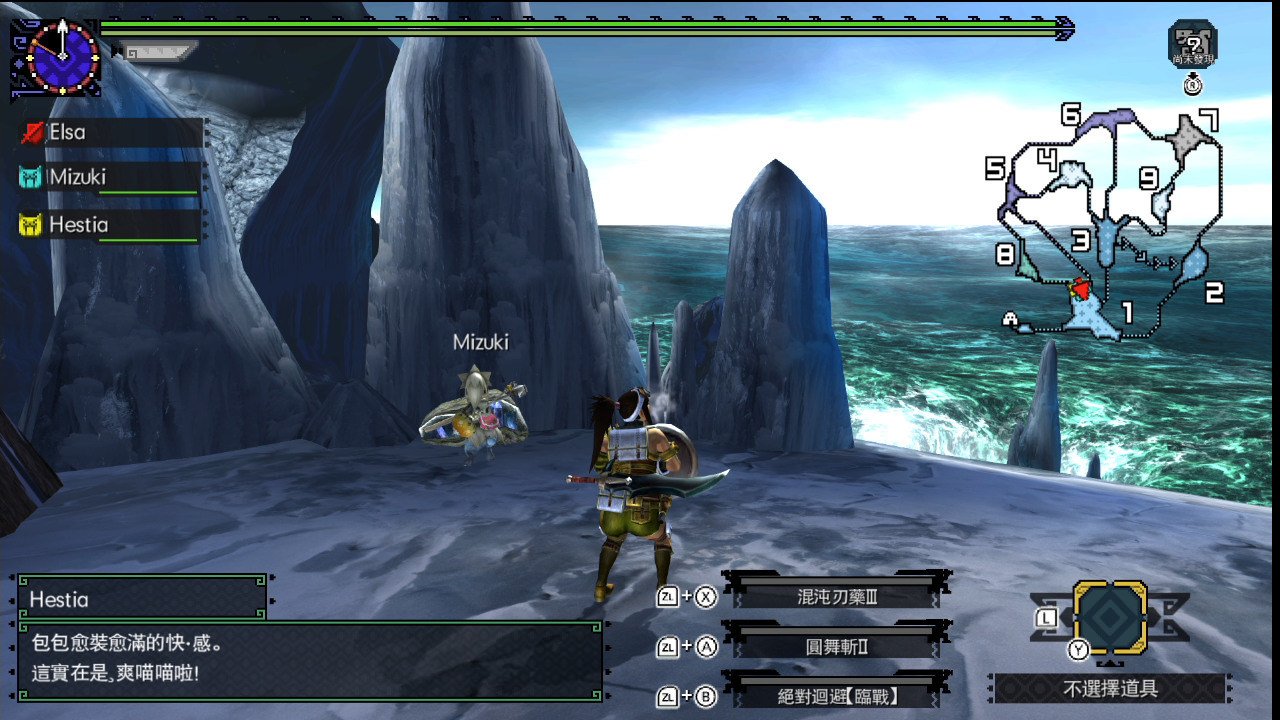Click Hestia's dialogue message box
Image resolution: width=1280 pixels, height=720 pixels.
tap(310, 660)
